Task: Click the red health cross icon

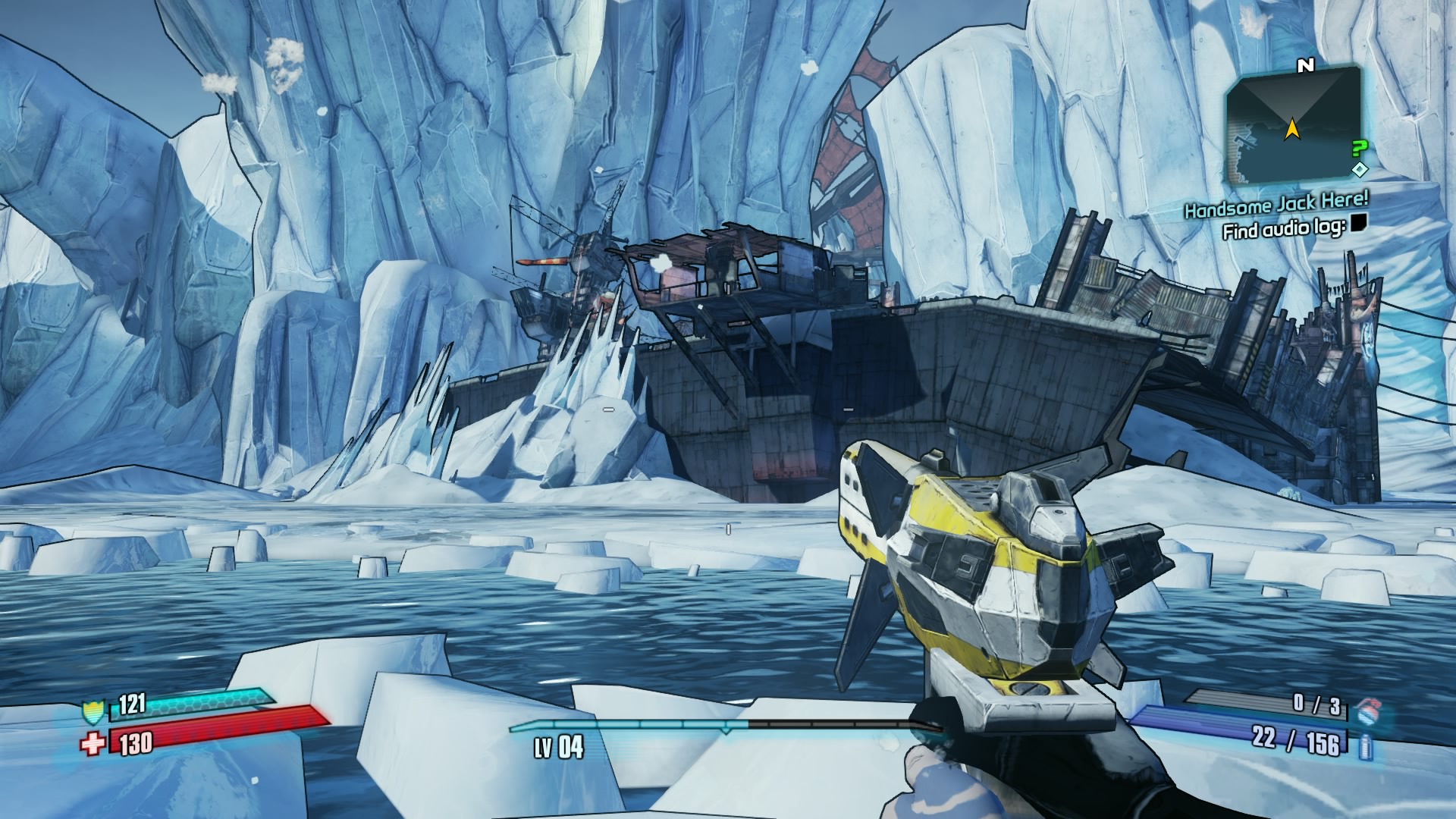Action: (x=92, y=744)
